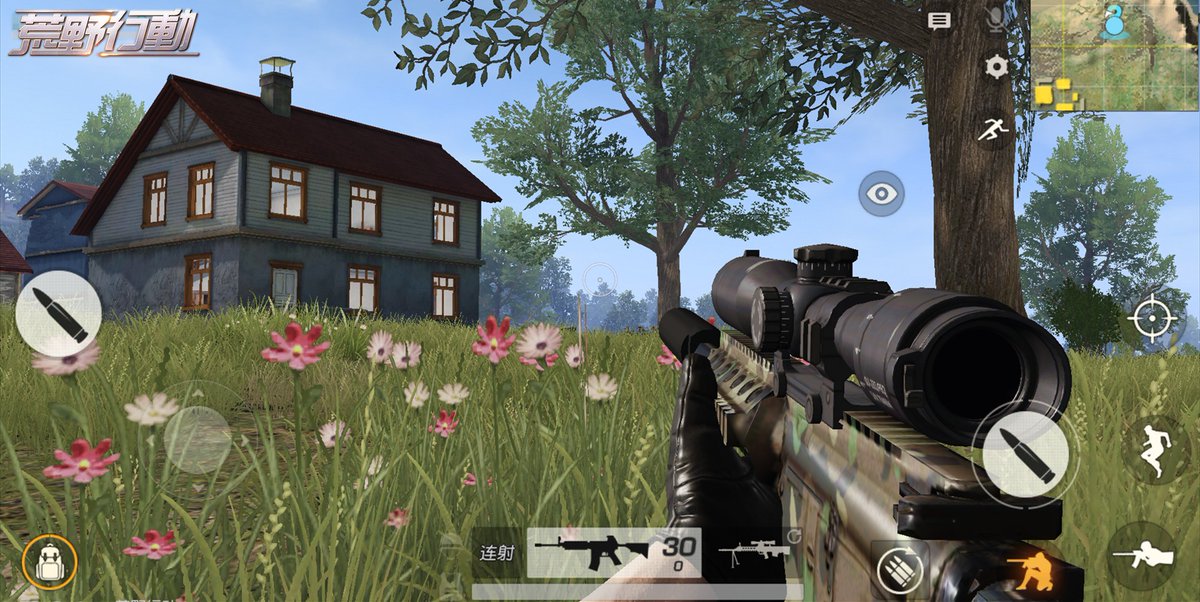Open settings via the gear icon
The width and height of the screenshot is (1200, 602).
[996, 67]
